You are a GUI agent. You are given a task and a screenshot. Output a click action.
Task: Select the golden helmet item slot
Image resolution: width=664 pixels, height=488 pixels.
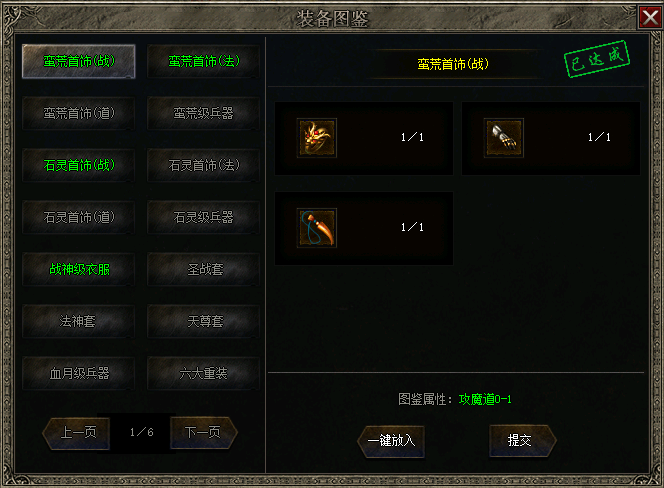(317, 137)
